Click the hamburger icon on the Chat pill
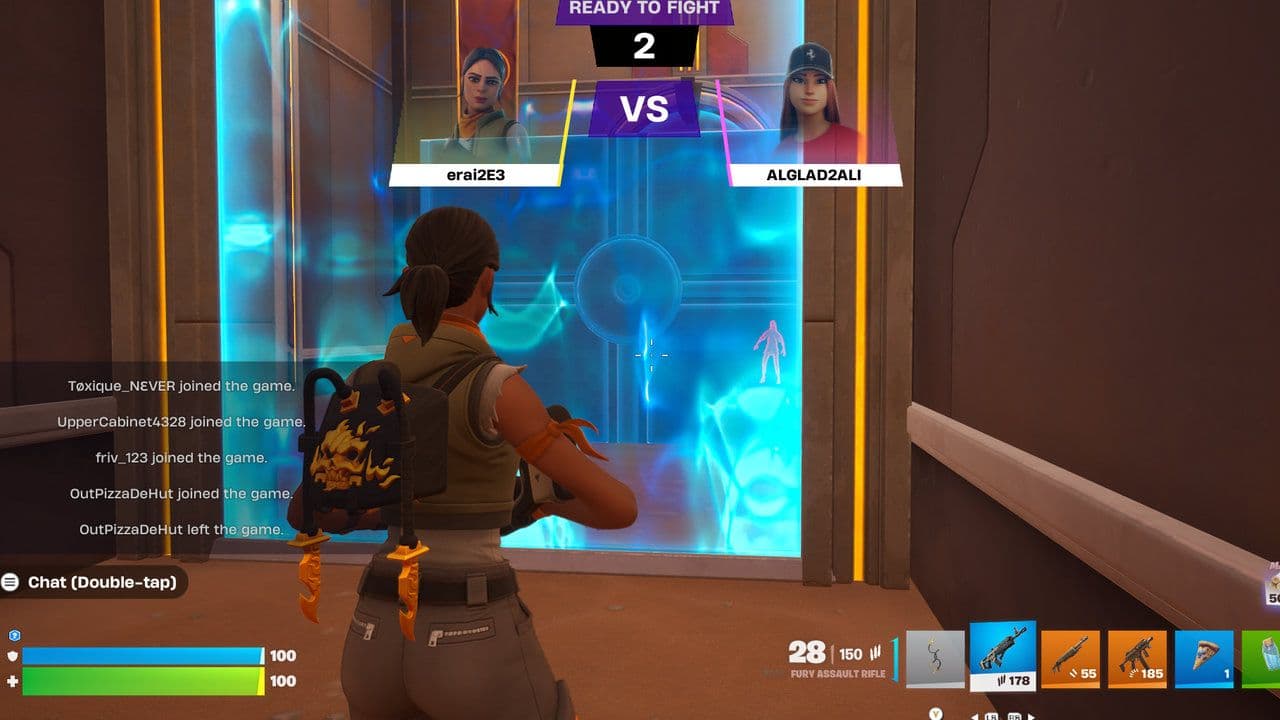This screenshot has width=1280, height=720. 12,582
